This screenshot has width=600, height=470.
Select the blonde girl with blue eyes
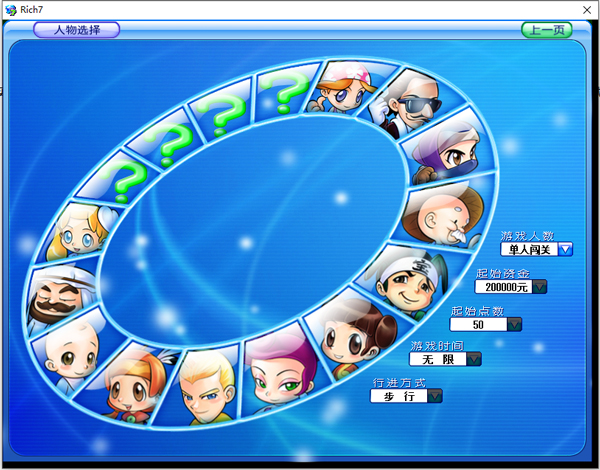(x=78, y=231)
